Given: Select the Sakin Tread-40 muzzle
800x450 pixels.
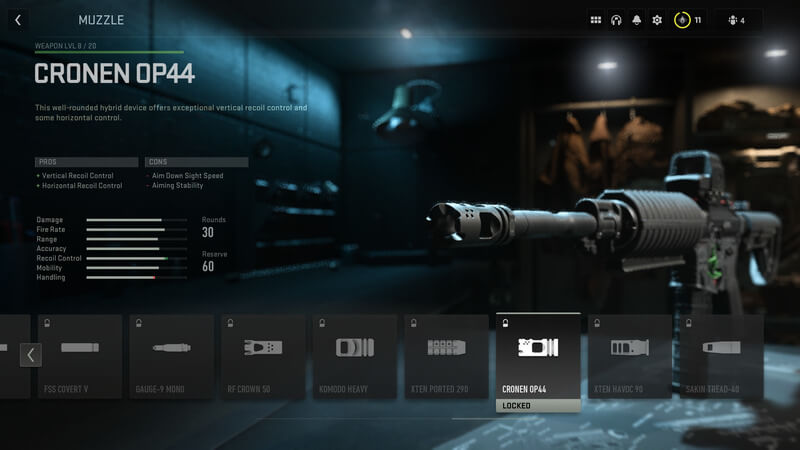Looking at the screenshot, I should pyautogui.click(x=720, y=355).
